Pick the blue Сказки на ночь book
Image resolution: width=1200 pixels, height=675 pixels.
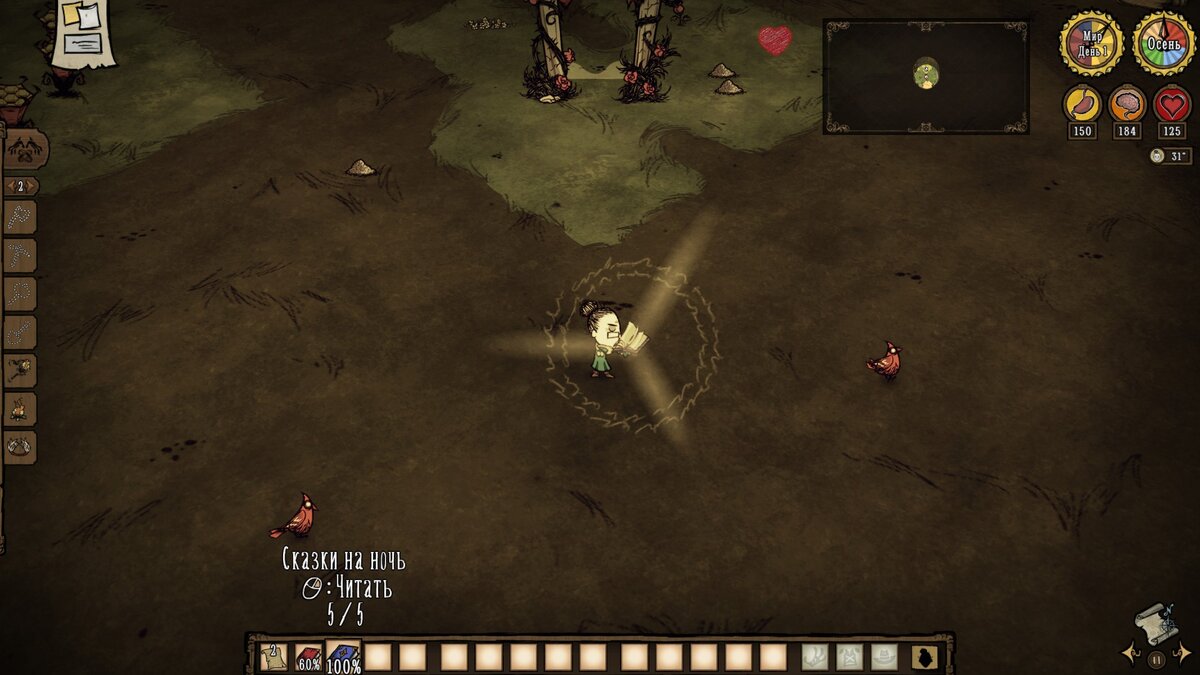click(343, 657)
